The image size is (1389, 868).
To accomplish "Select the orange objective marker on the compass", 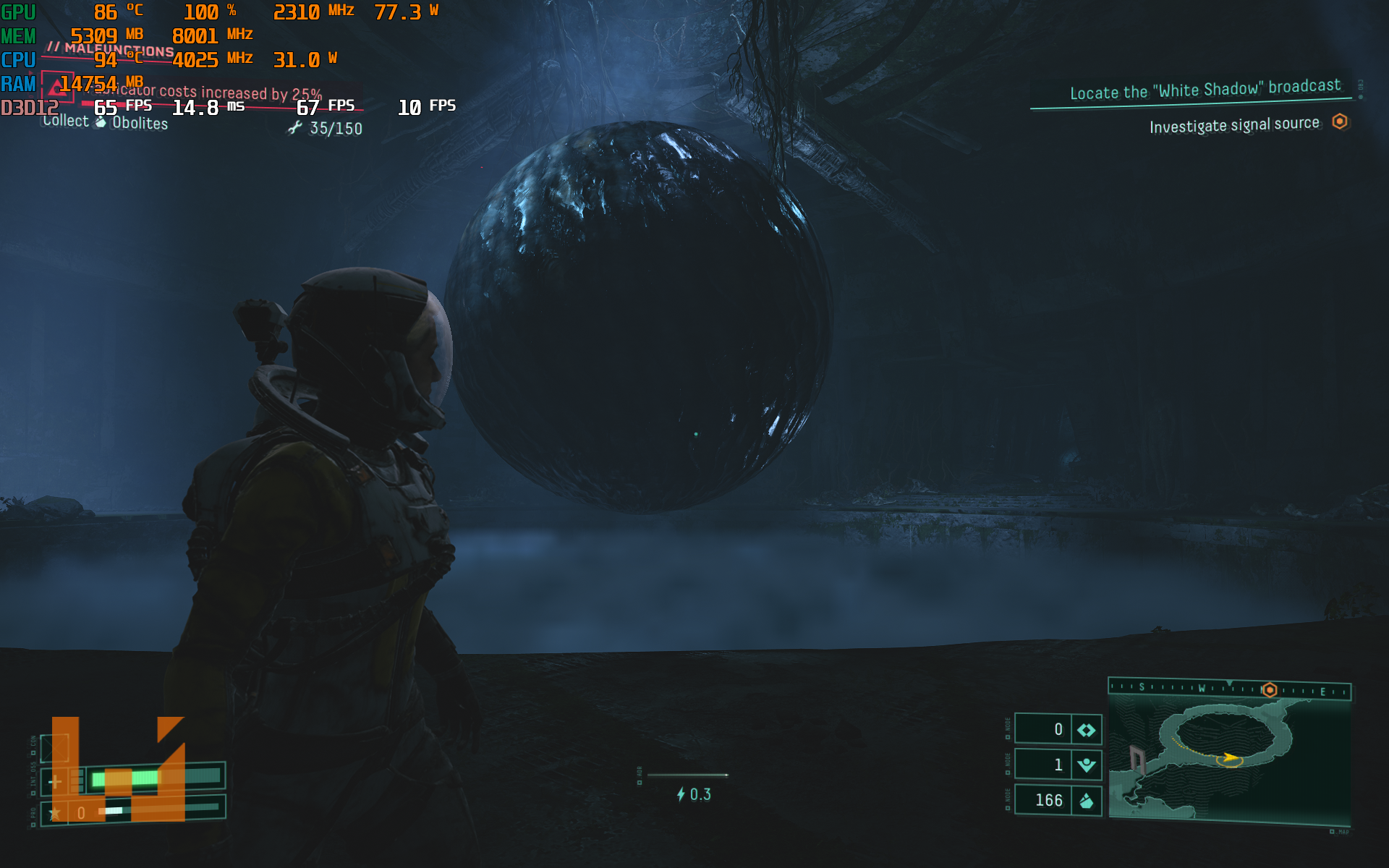I will click(1270, 690).
